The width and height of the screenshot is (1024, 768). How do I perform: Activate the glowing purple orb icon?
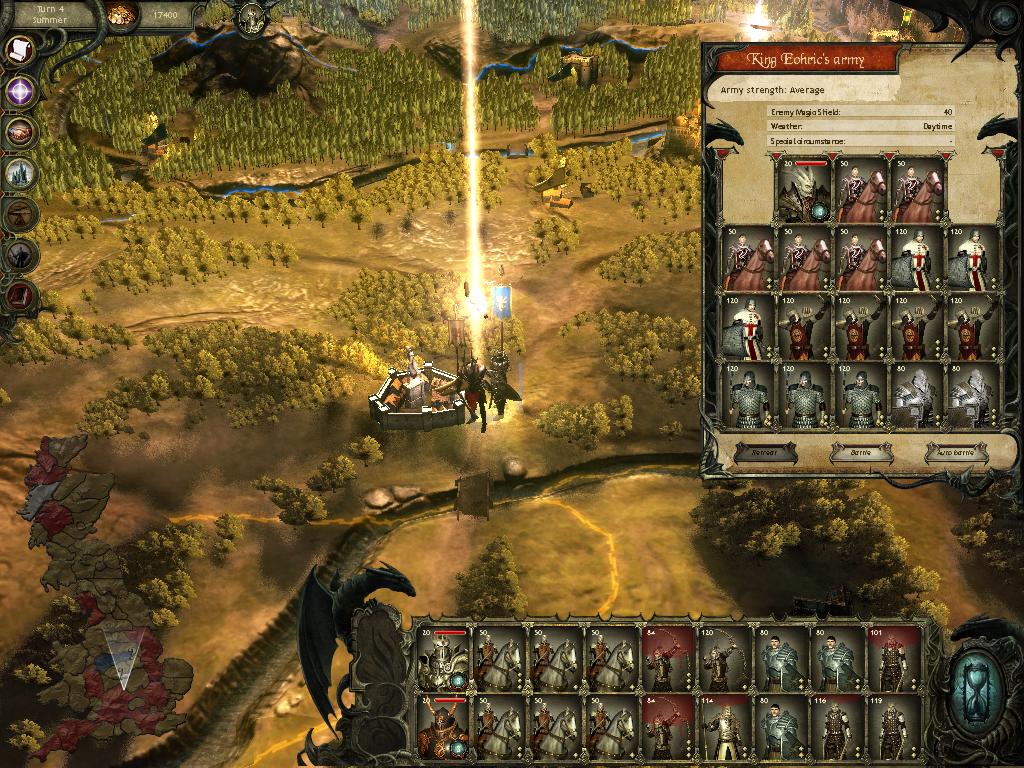coord(20,92)
